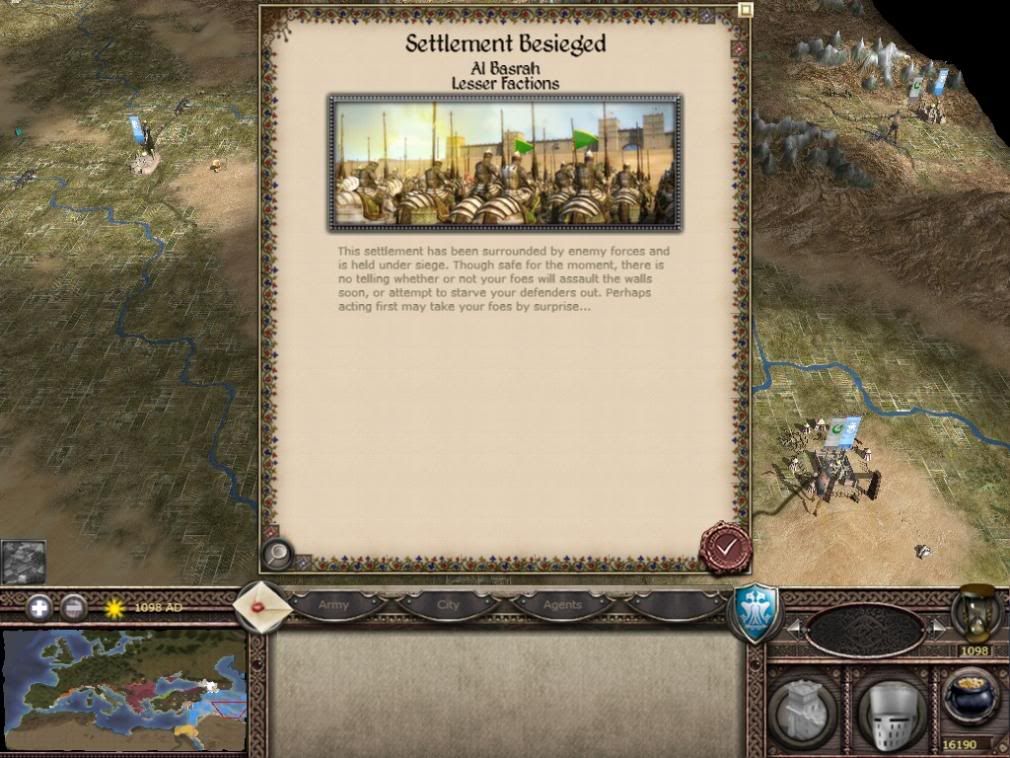Select the previous item with the left arrow
The width and height of the screenshot is (1010, 758).
point(795,628)
